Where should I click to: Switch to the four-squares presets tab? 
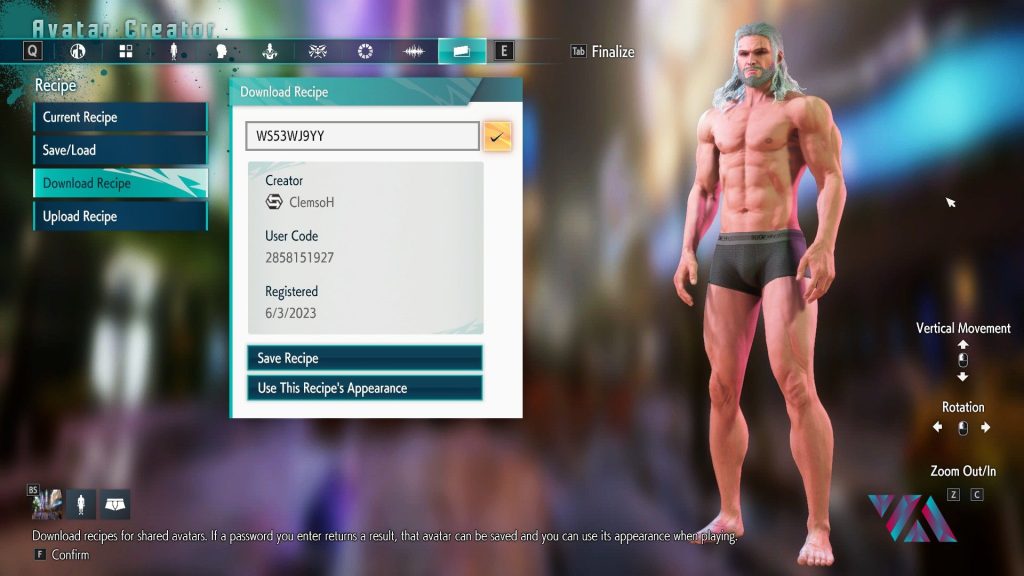pos(125,51)
